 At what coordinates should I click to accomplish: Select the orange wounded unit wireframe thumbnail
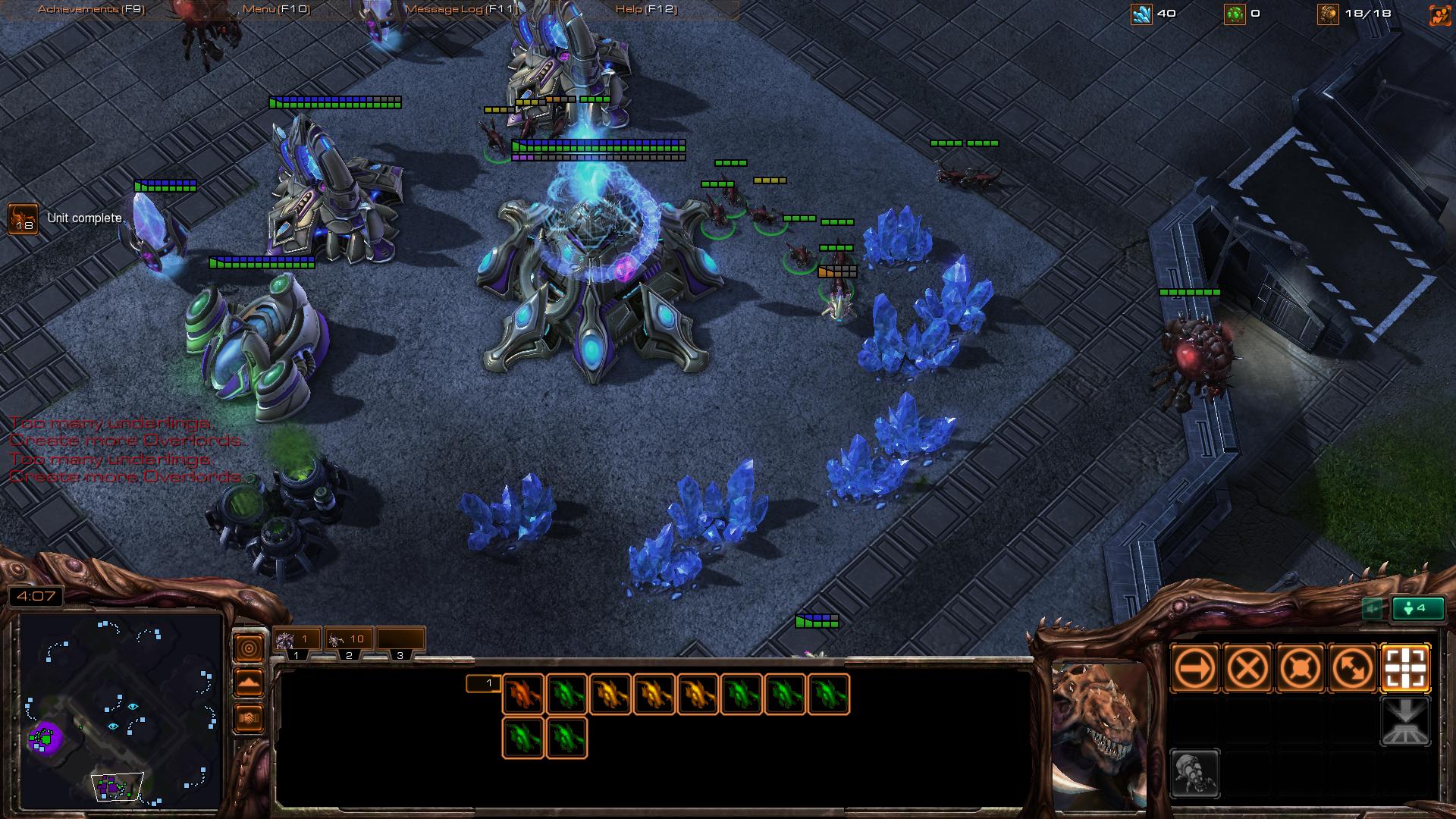pyautogui.click(x=523, y=692)
